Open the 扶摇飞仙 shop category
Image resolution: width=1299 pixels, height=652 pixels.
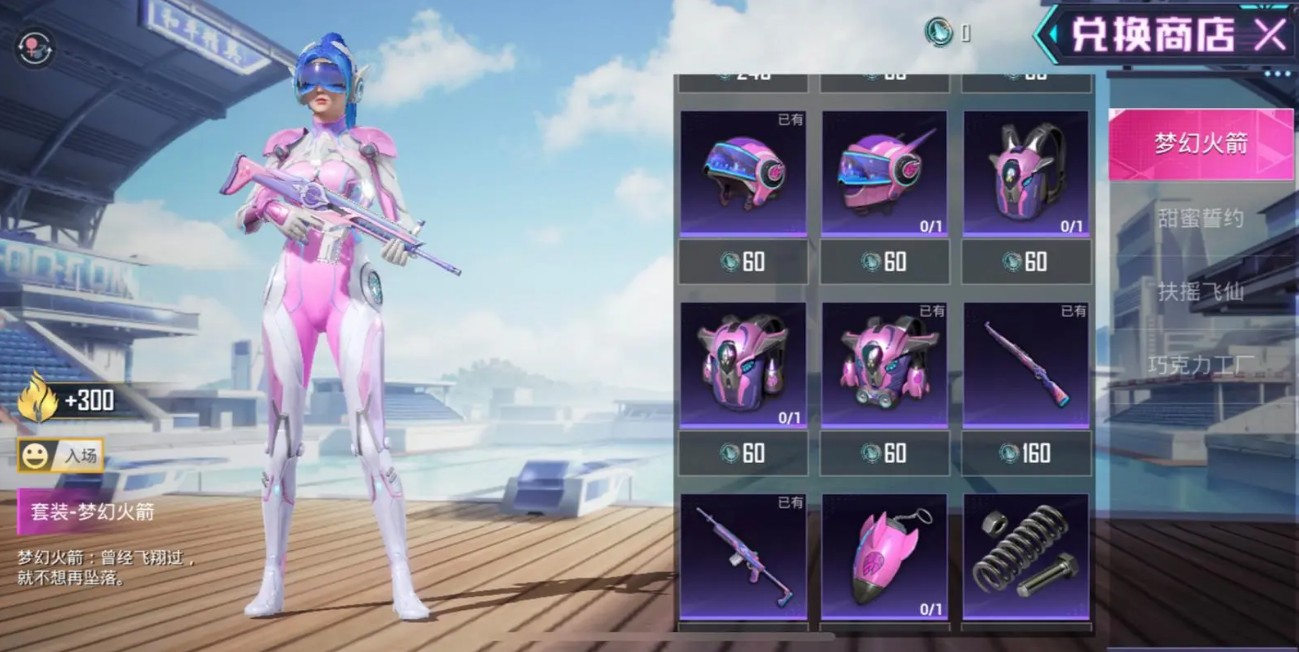click(x=1200, y=293)
